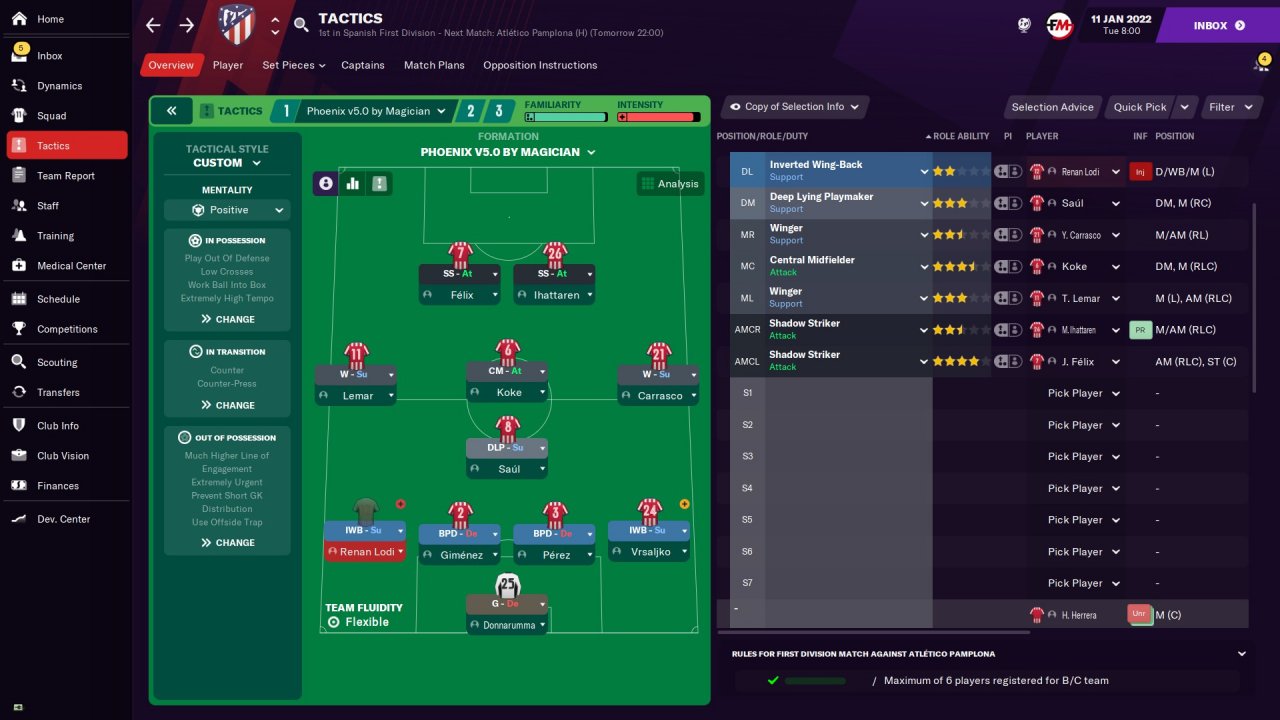1280x720 pixels.
Task: Open the Inbox from the sidebar
Action: point(50,56)
